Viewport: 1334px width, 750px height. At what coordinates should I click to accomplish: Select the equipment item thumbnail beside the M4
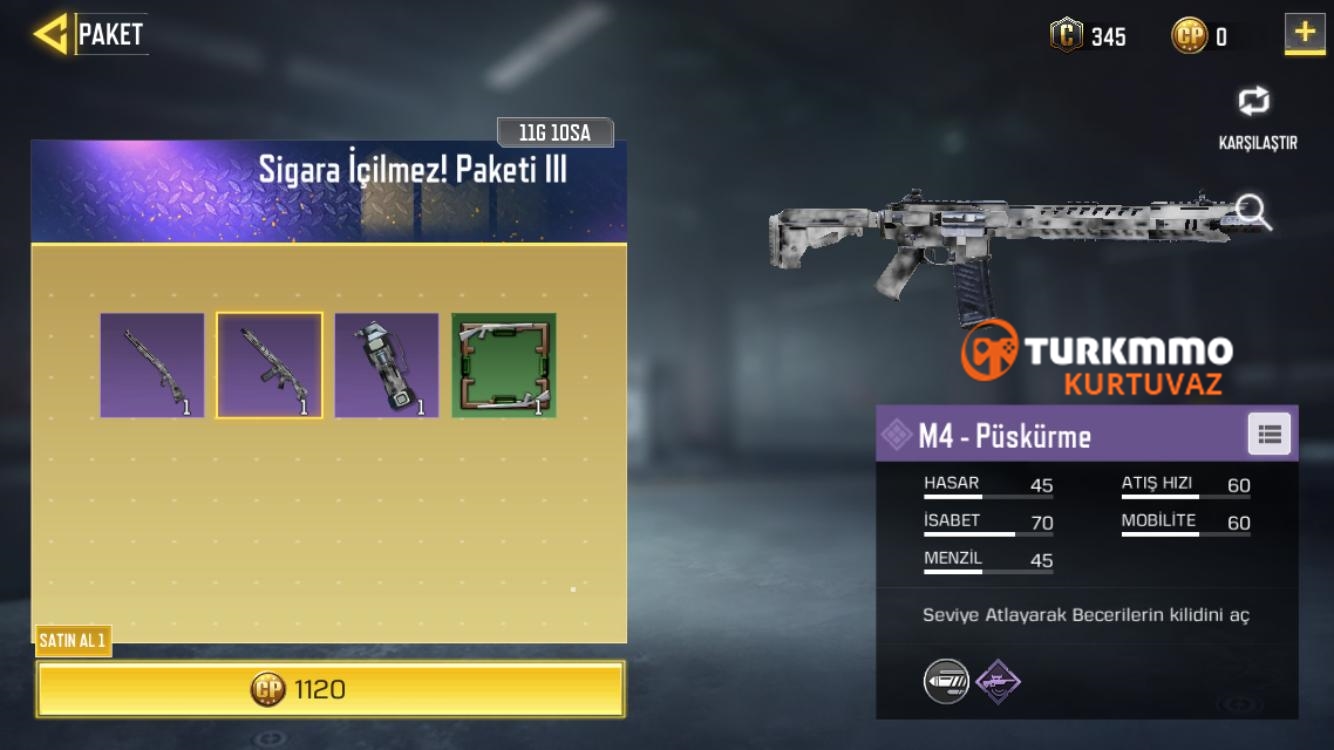(x=386, y=366)
